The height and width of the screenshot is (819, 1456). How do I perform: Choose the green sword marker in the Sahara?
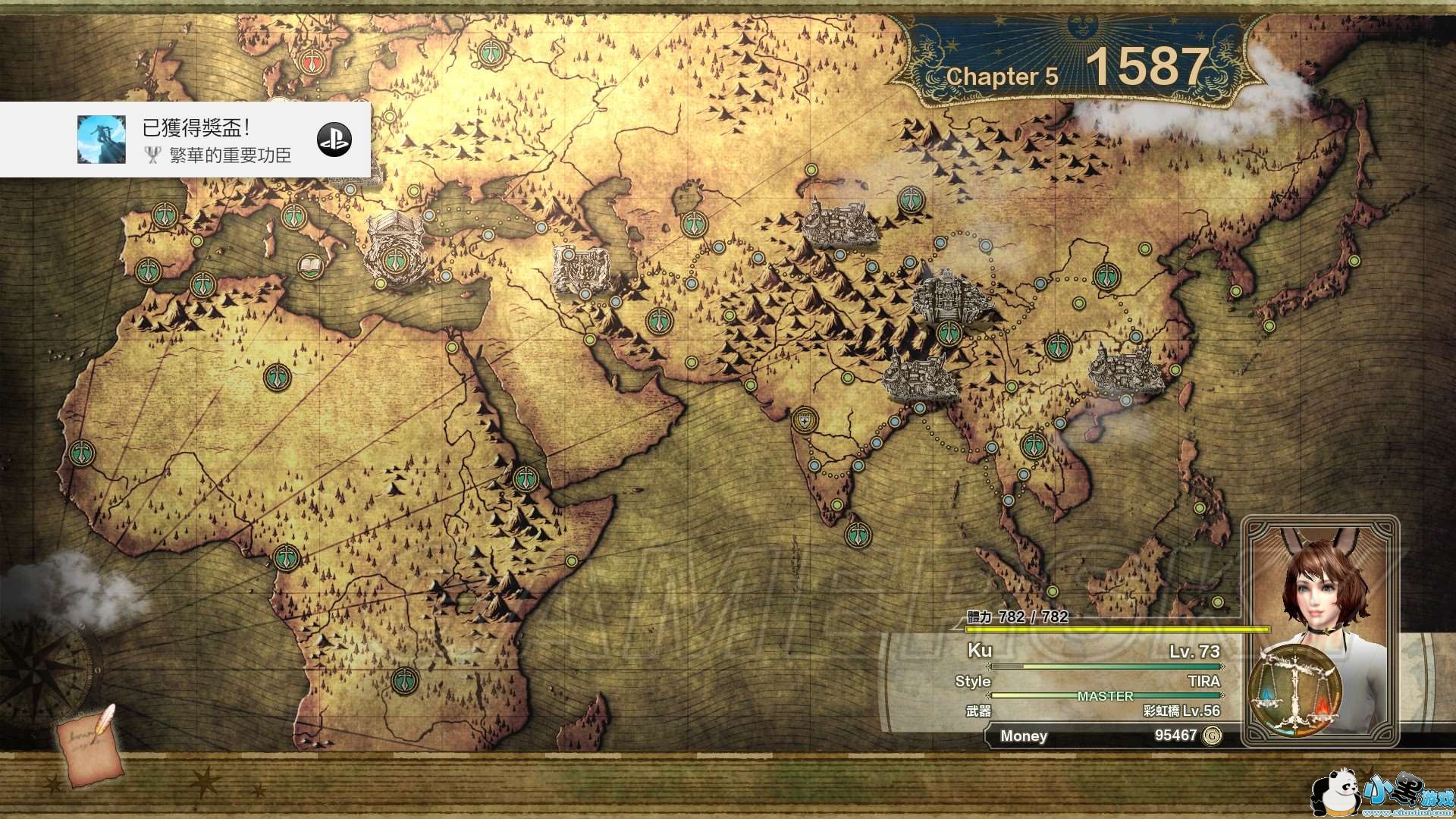277,377
